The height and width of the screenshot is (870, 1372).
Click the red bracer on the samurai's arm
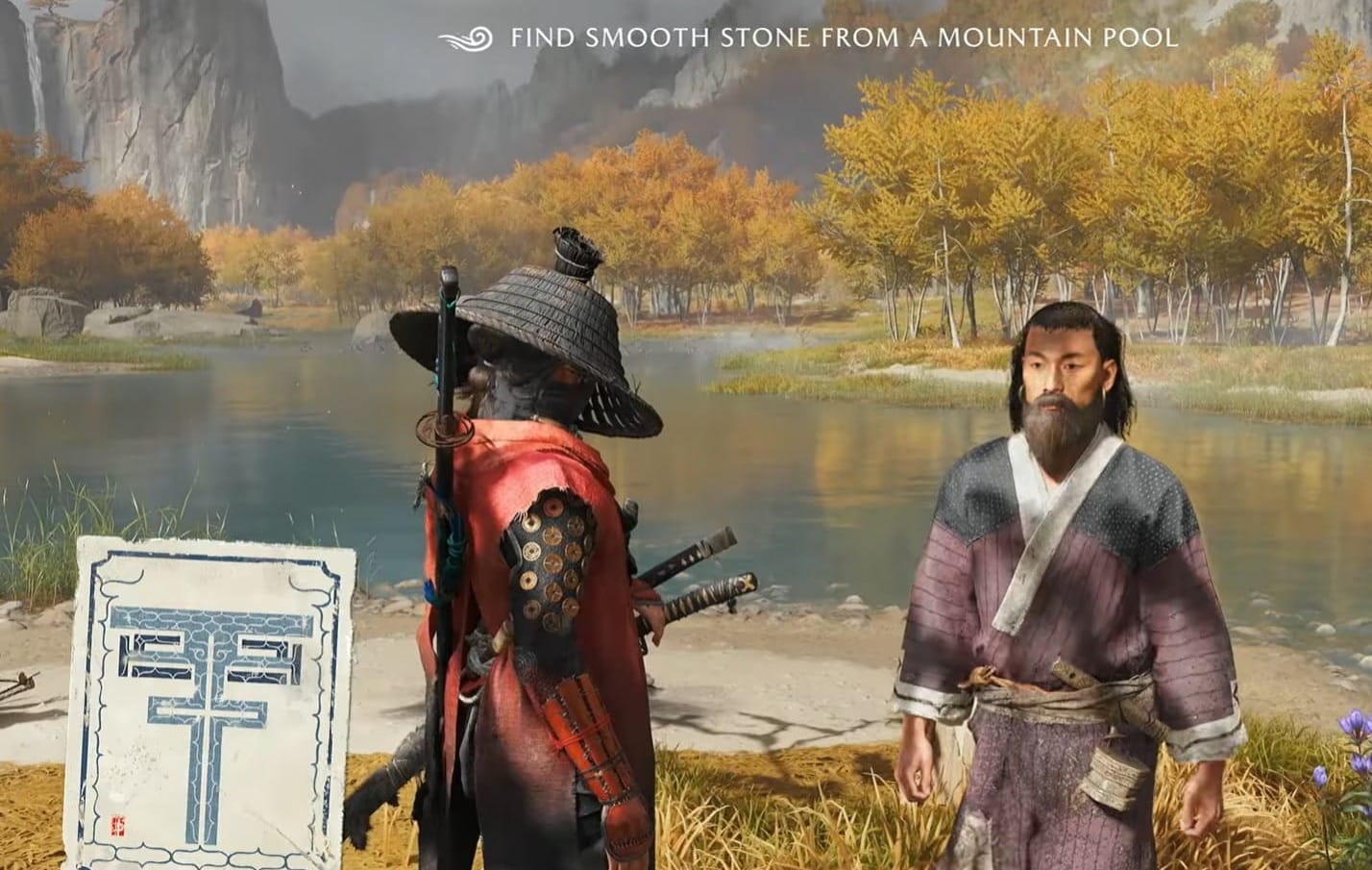tap(586, 750)
